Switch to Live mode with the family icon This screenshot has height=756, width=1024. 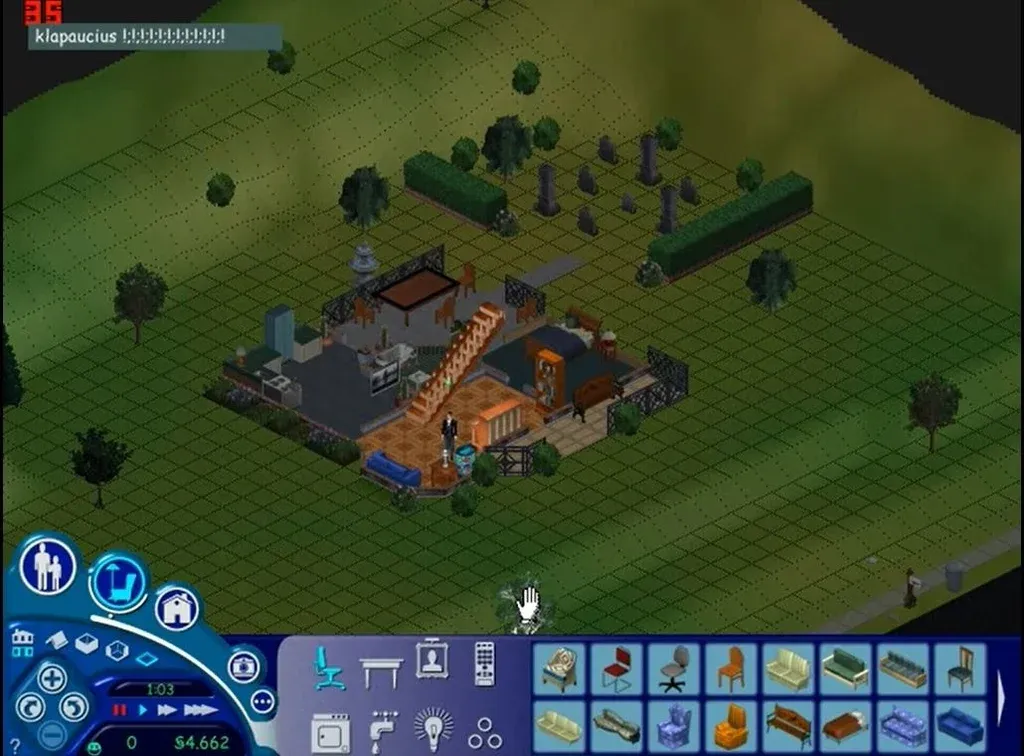point(47,566)
